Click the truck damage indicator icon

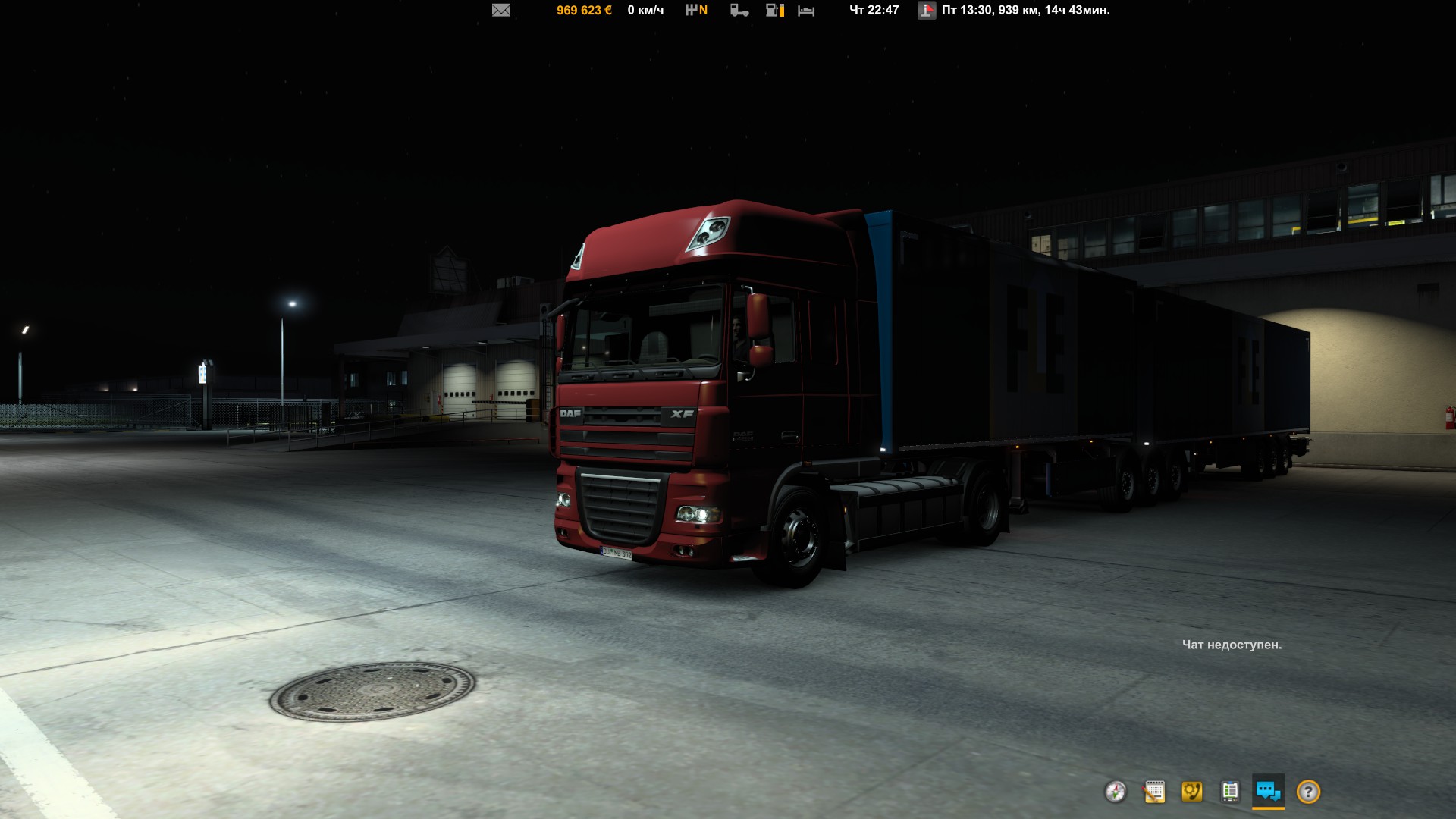739,10
